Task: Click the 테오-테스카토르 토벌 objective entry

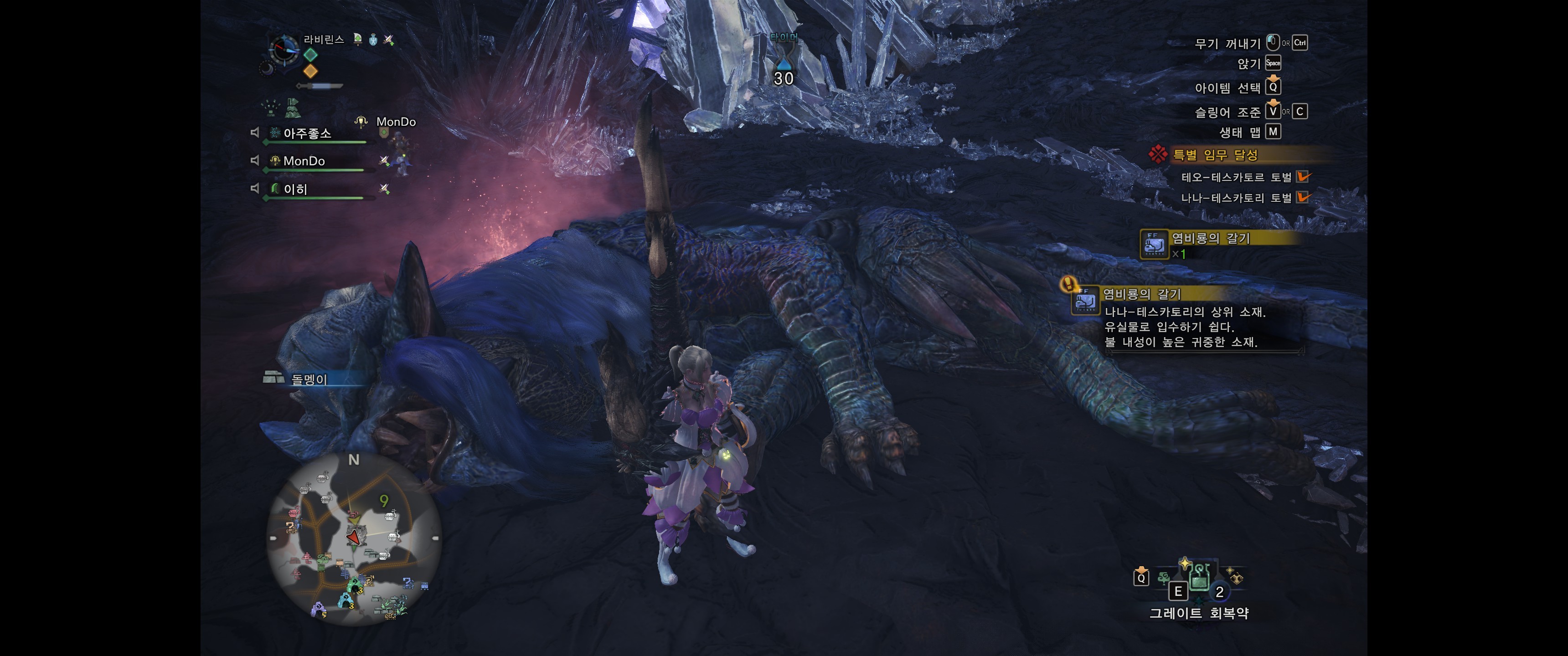Action: [1236, 177]
